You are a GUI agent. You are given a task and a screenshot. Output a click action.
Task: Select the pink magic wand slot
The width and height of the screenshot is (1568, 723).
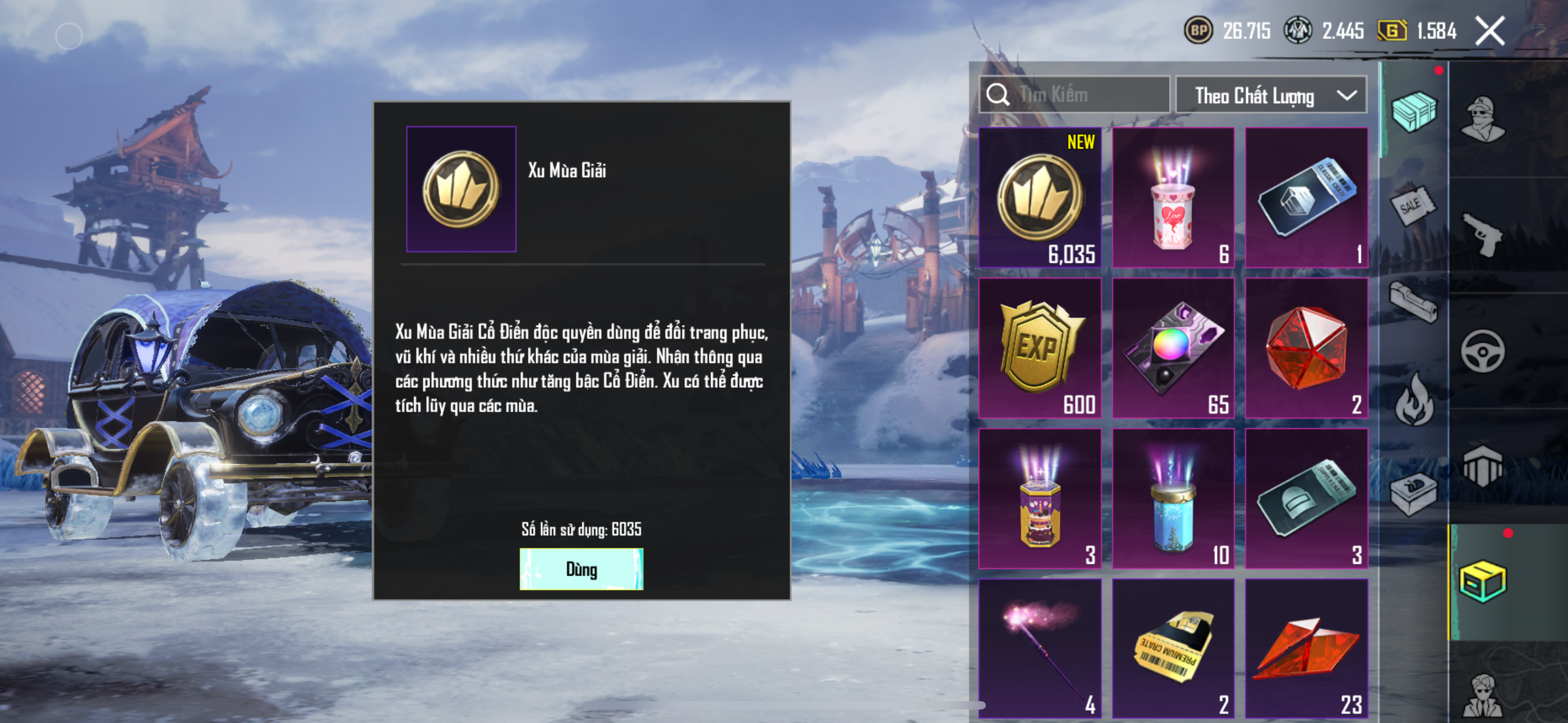coord(1040,648)
